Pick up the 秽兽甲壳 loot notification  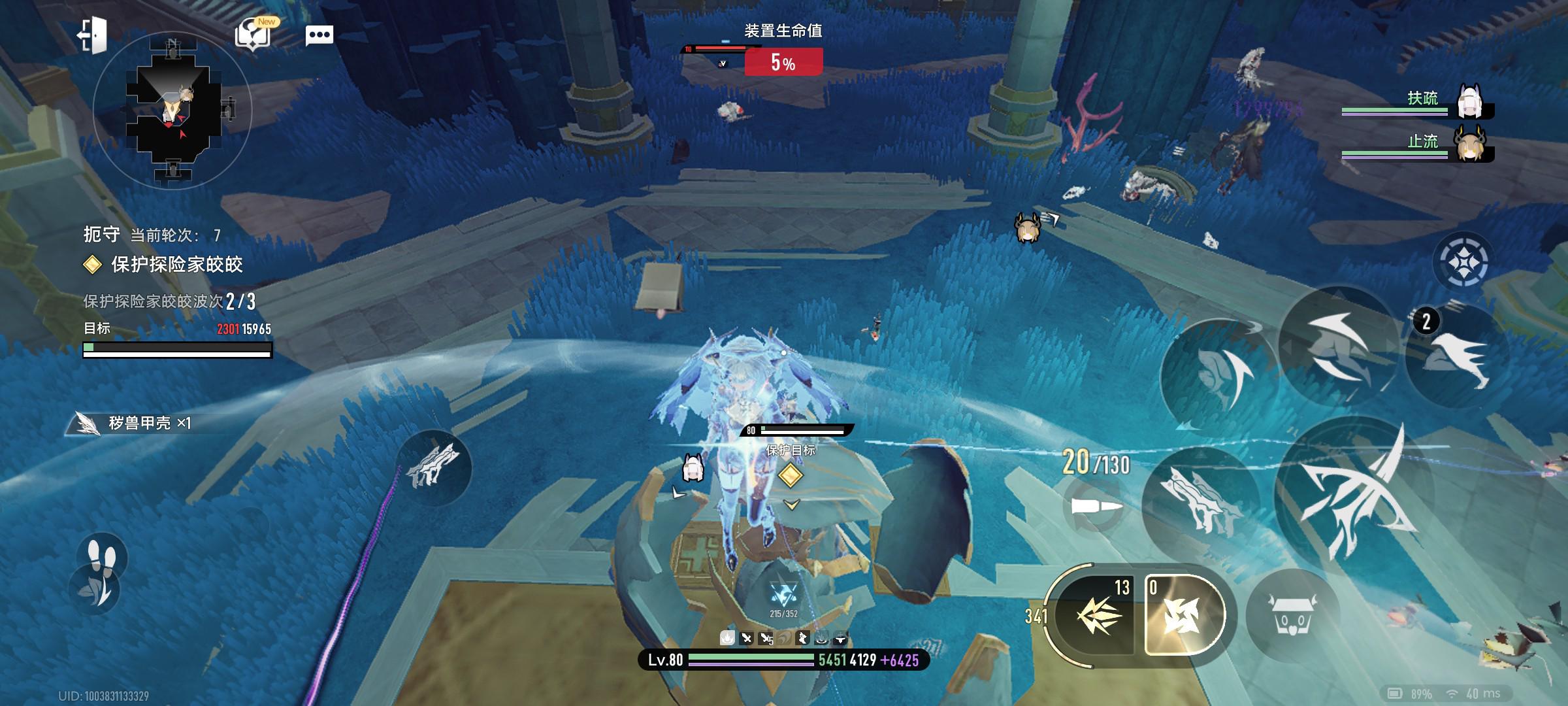(x=137, y=424)
